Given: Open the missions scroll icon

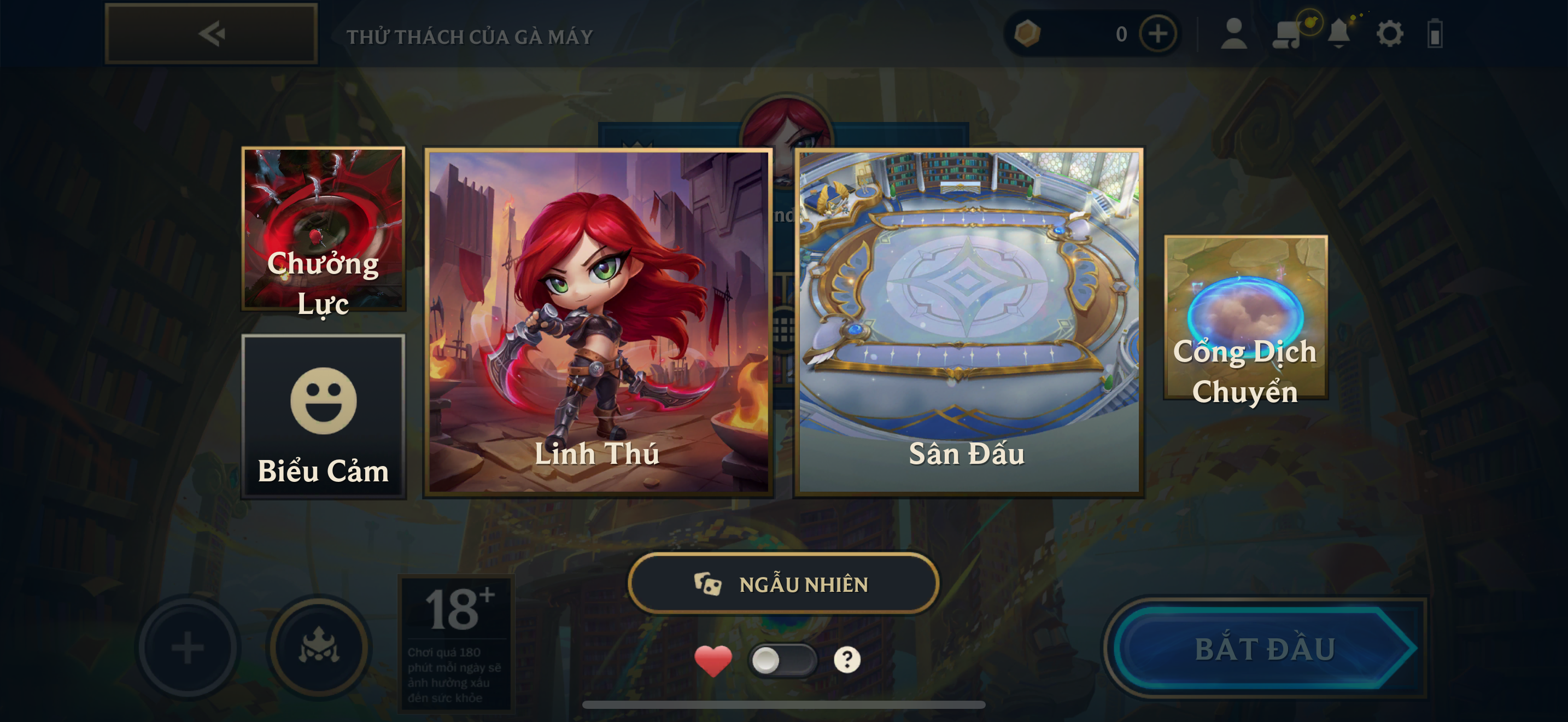Looking at the screenshot, I should point(1286,34).
